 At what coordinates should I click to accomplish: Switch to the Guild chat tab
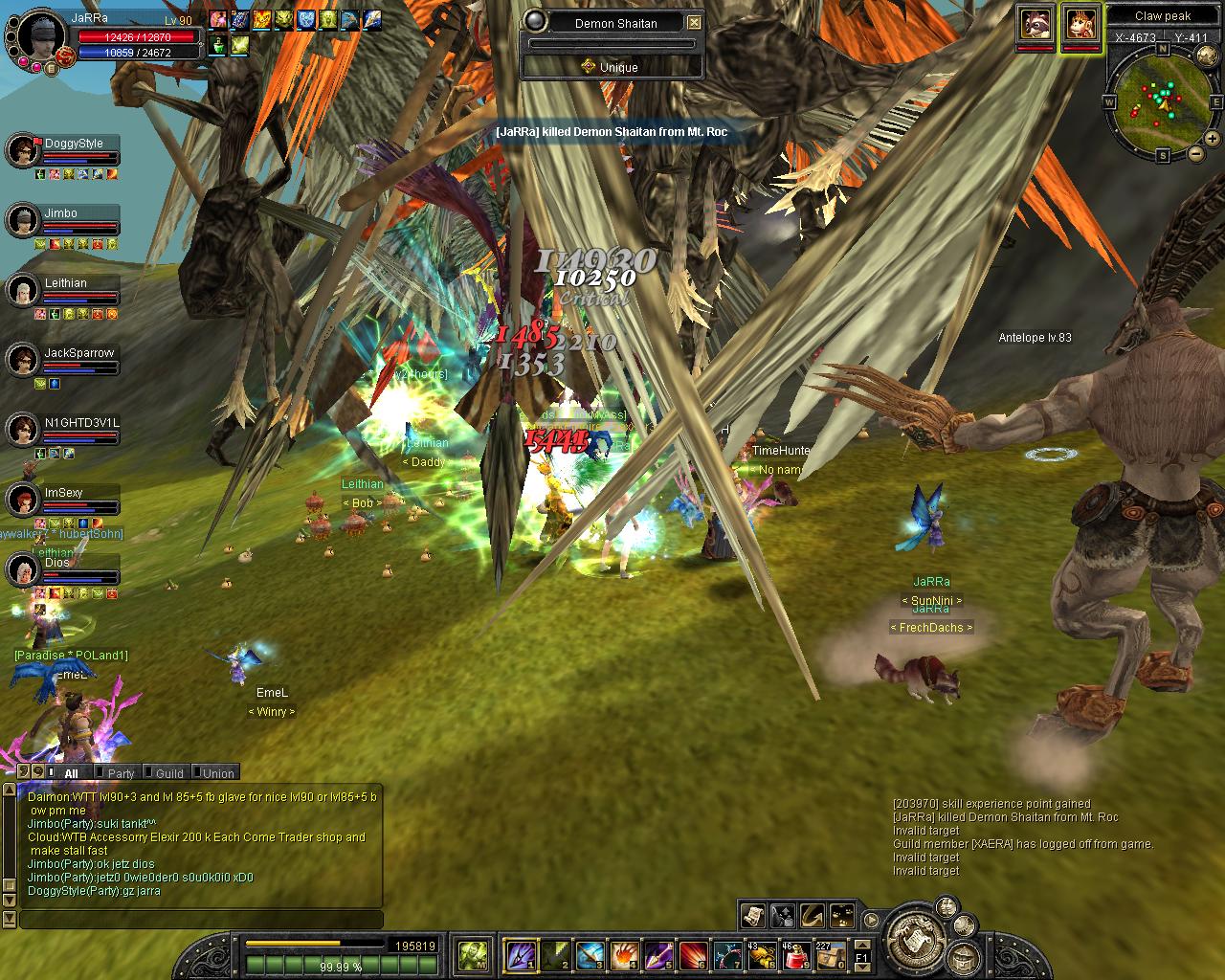pyautogui.click(x=168, y=773)
